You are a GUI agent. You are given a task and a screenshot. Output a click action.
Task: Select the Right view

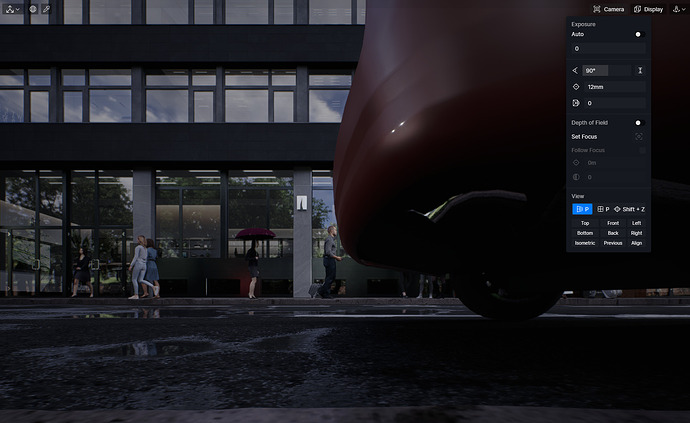coord(636,232)
